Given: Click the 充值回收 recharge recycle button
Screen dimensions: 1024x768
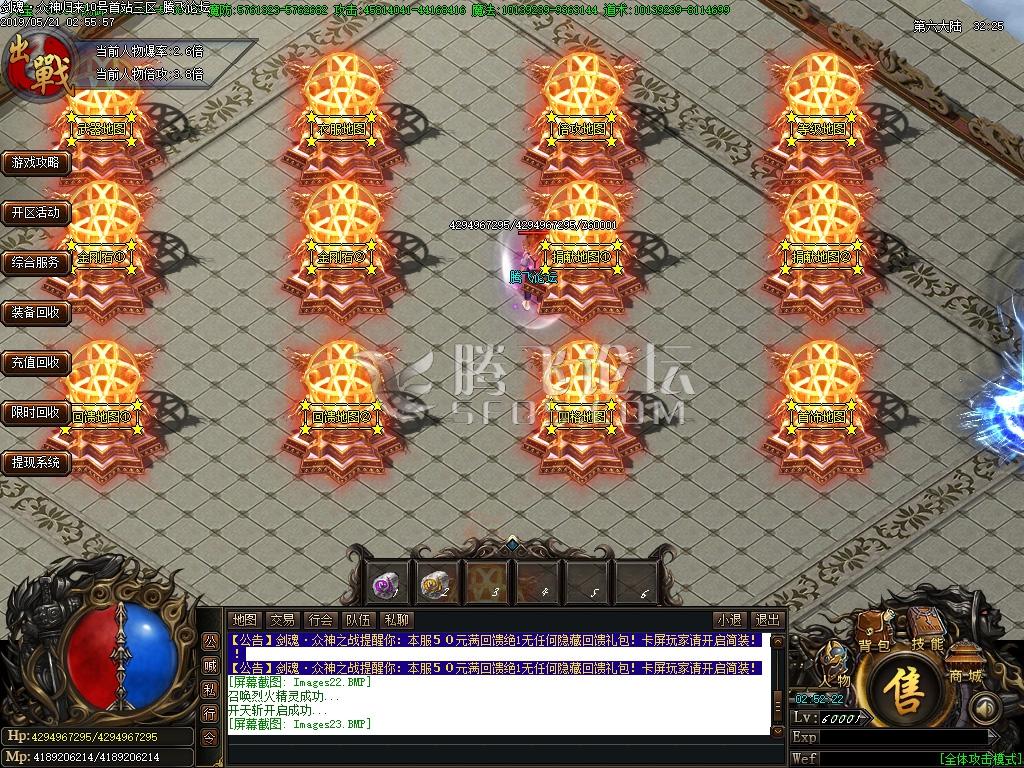Looking at the screenshot, I should pos(36,363).
